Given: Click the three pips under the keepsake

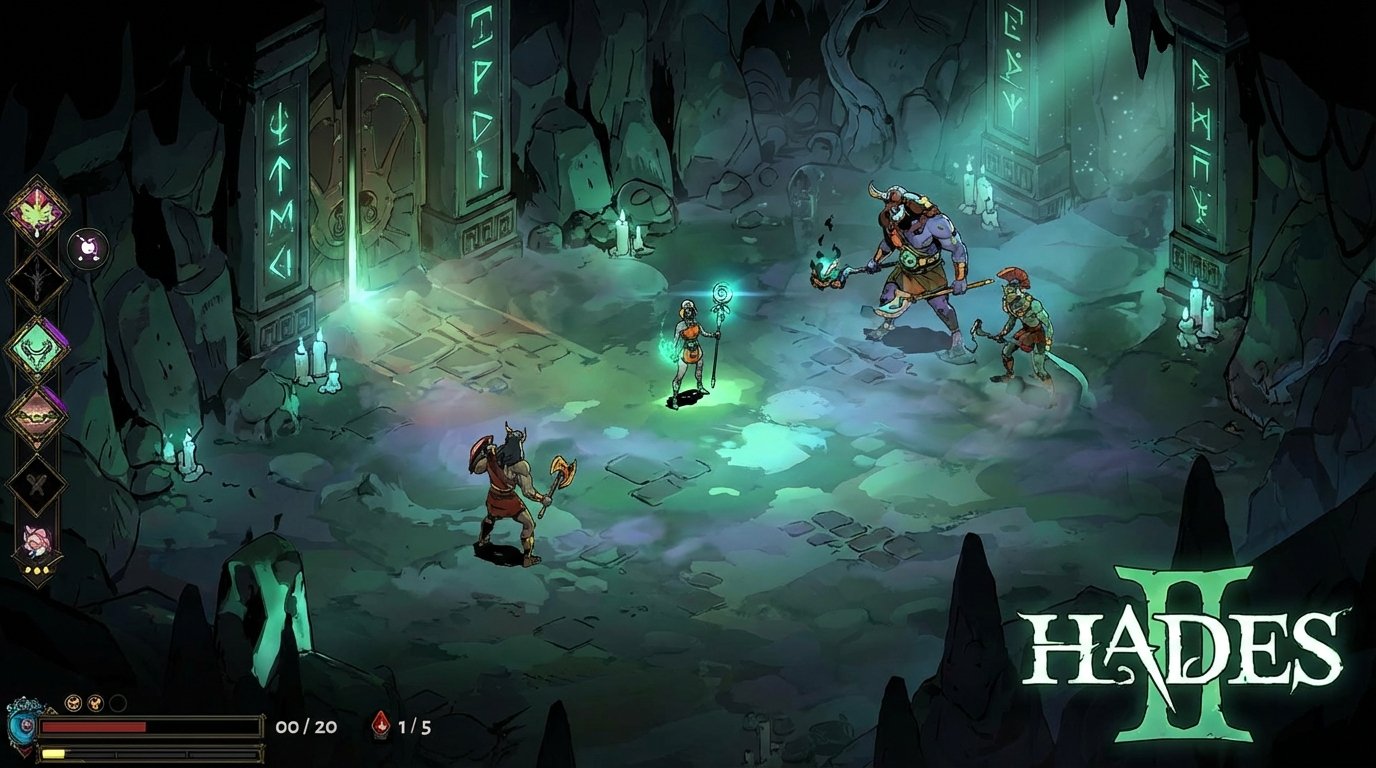Looking at the screenshot, I should click(36, 571).
